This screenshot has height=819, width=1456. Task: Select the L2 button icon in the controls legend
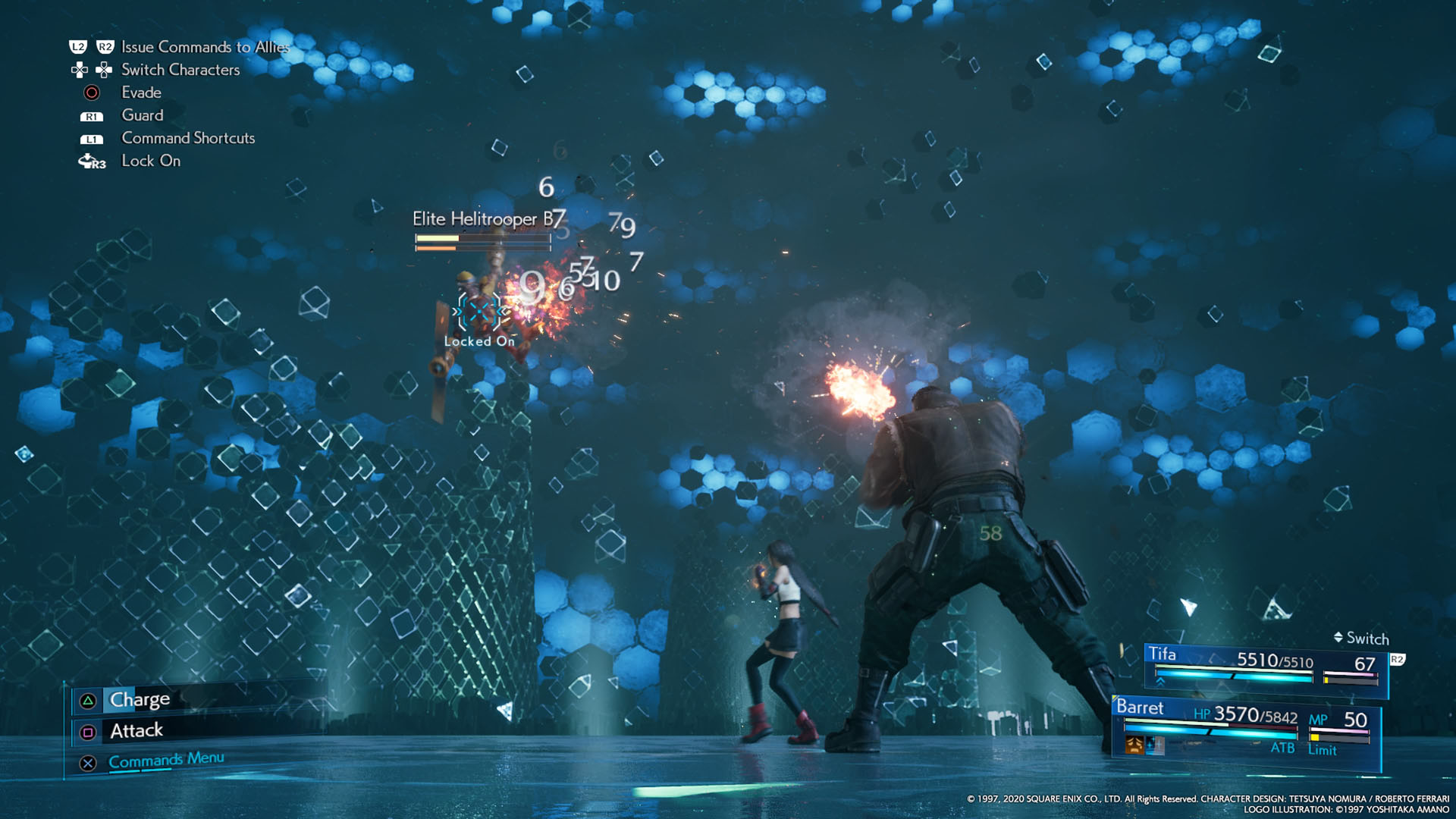click(x=79, y=47)
